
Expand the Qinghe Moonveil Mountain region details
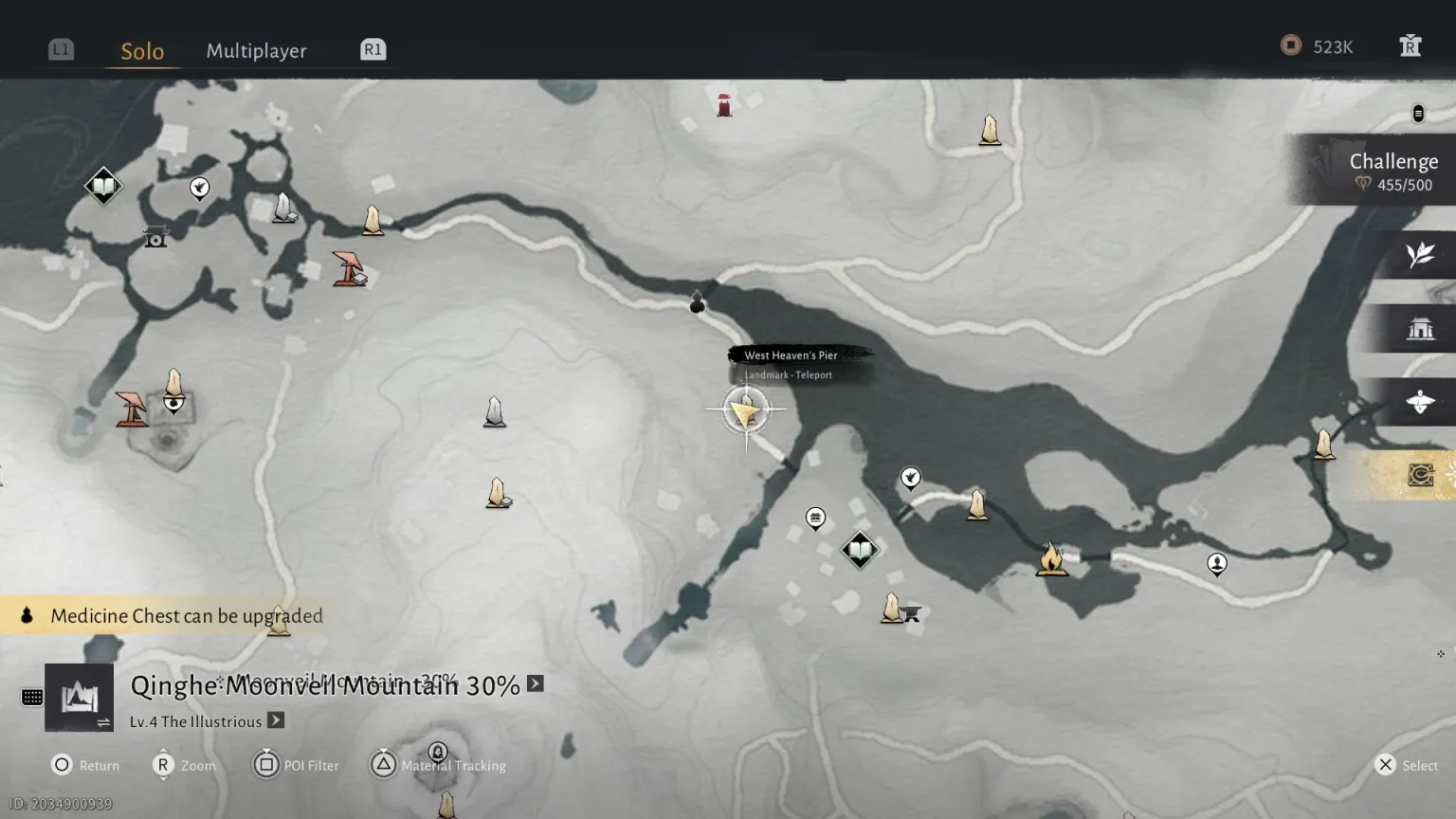[x=536, y=684]
